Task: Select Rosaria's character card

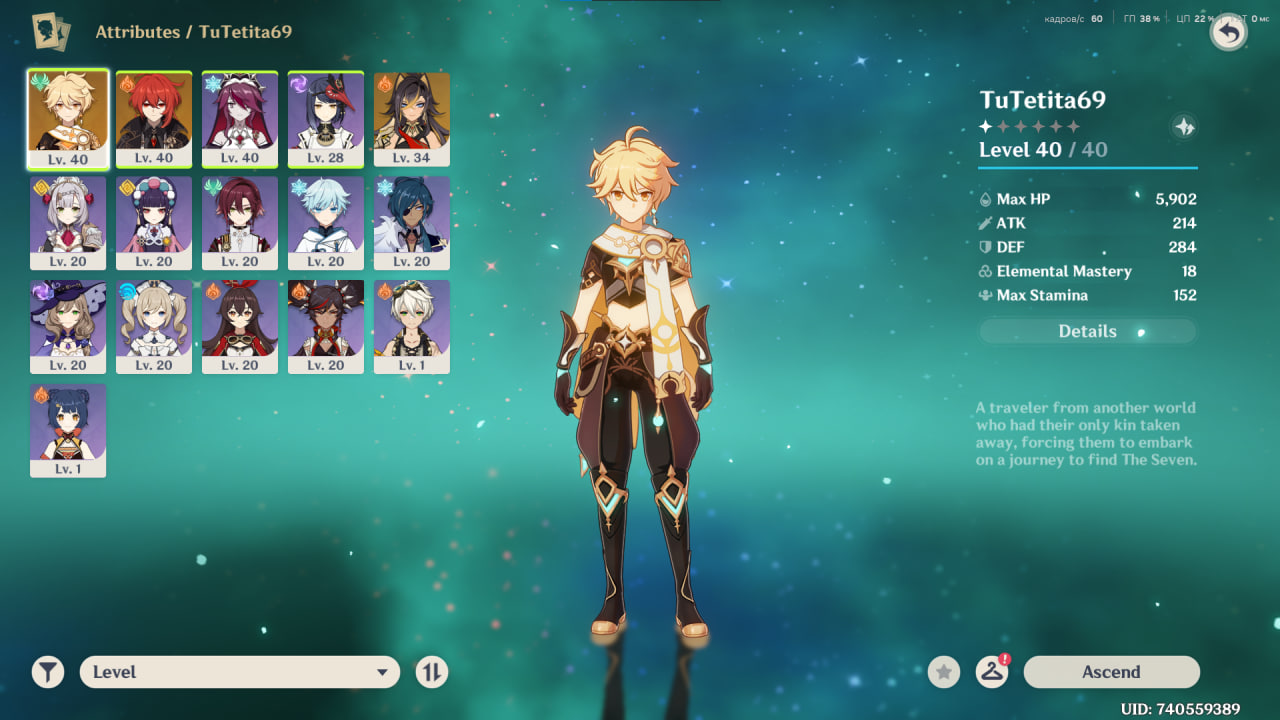Action: 240,118
